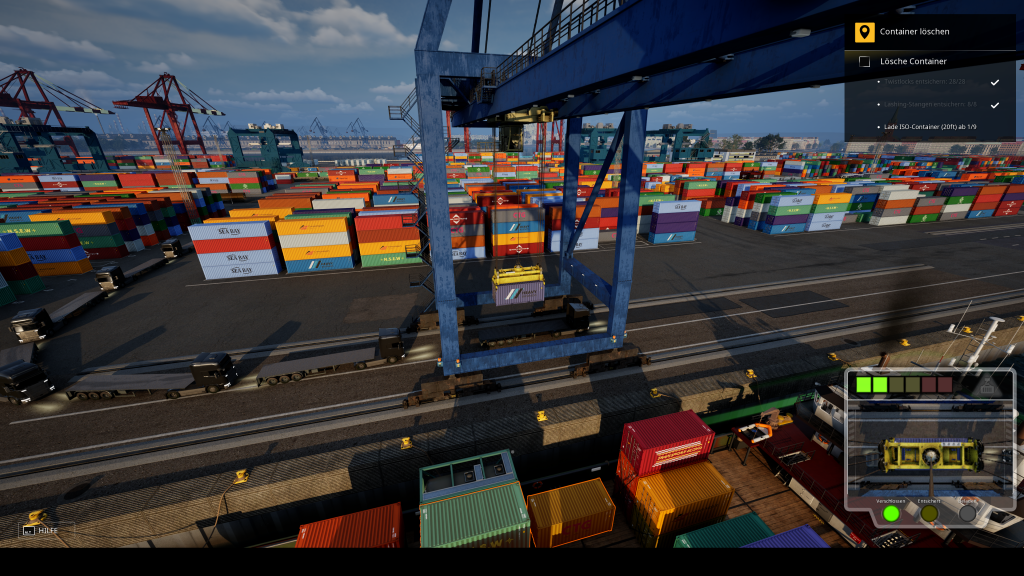
Task: Select the Container löschen objective header
Action: pos(914,32)
